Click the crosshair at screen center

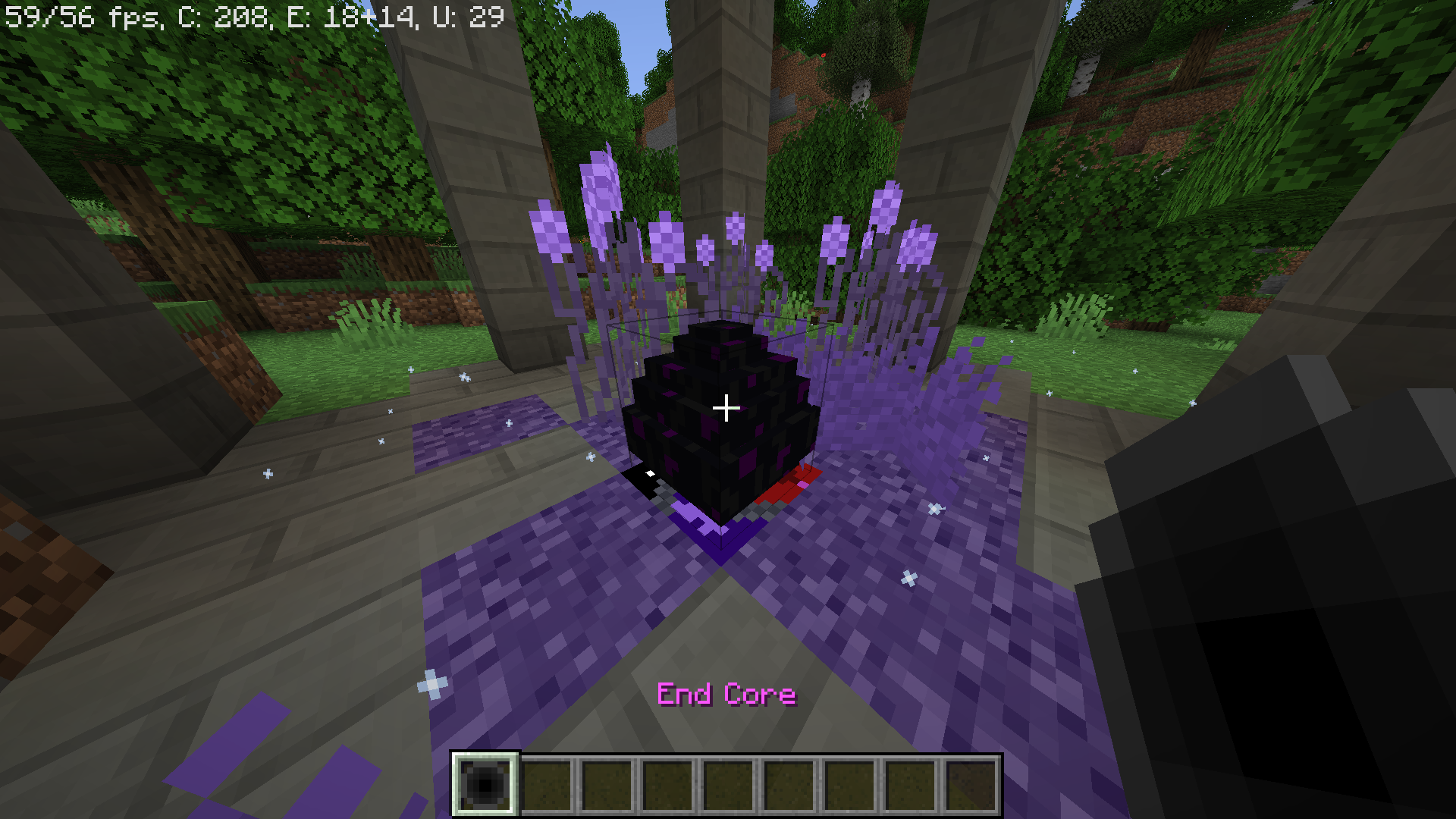tap(726, 409)
